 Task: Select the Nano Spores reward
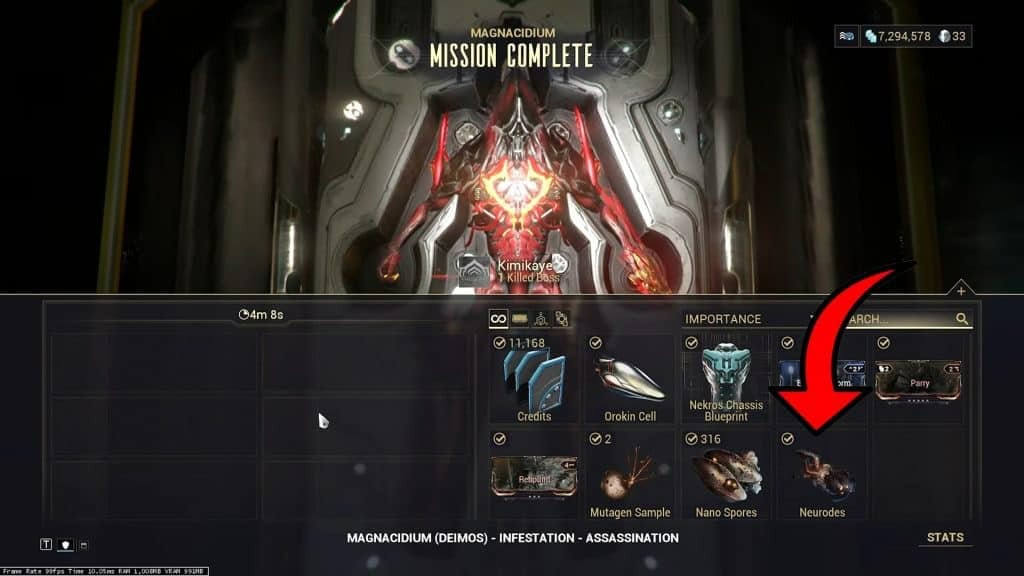pyautogui.click(x=726, y=475)
